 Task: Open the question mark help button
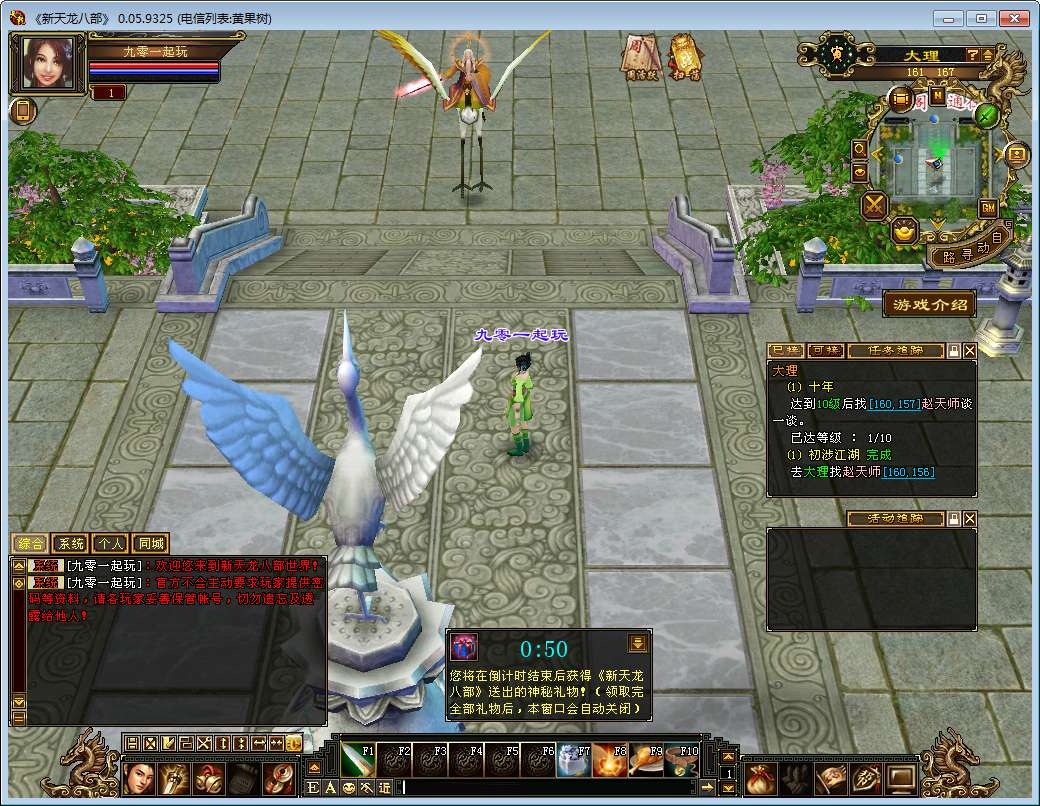(971, 54)
